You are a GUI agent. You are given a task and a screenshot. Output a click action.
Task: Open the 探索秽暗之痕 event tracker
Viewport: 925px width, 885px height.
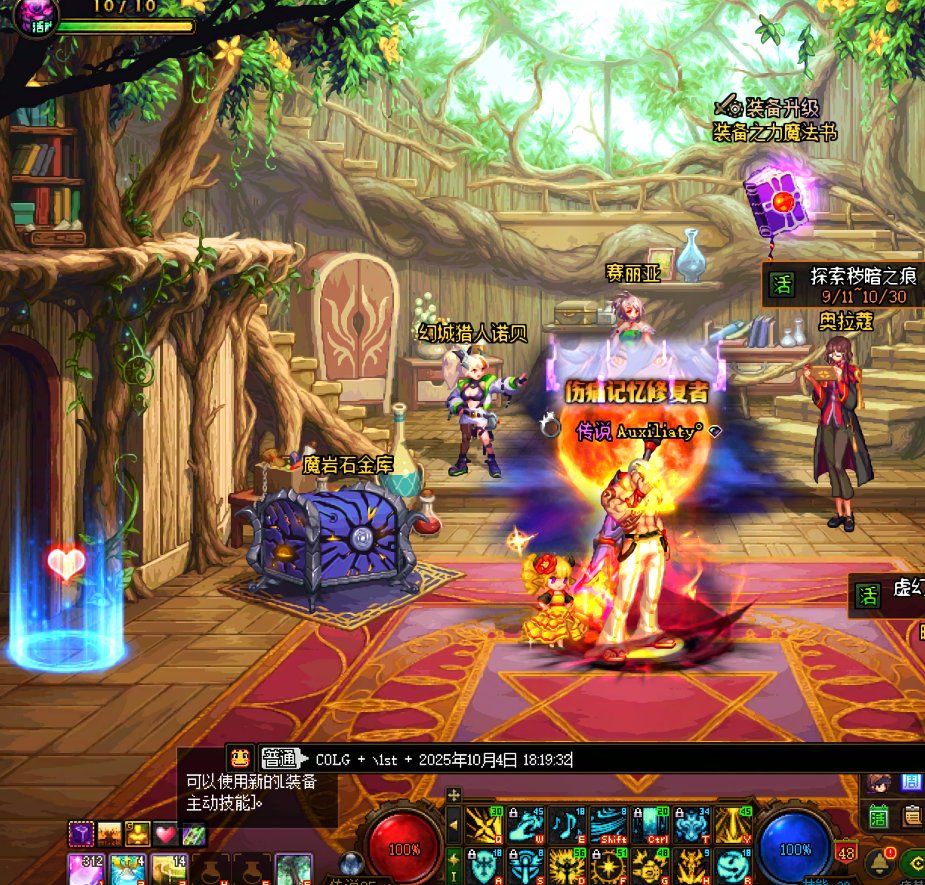853,284
